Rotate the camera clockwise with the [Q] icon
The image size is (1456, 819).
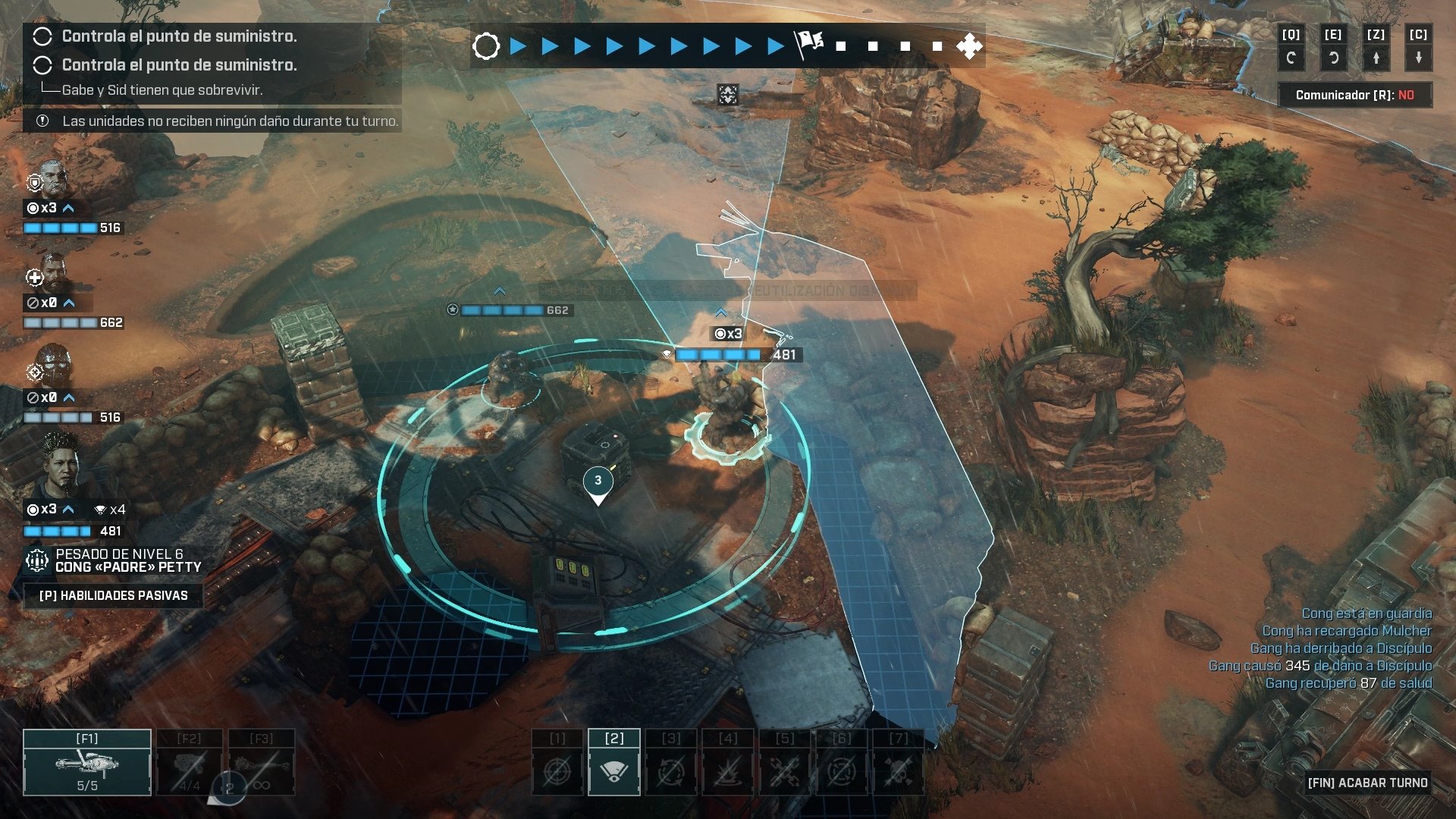tap(1291, 56)
